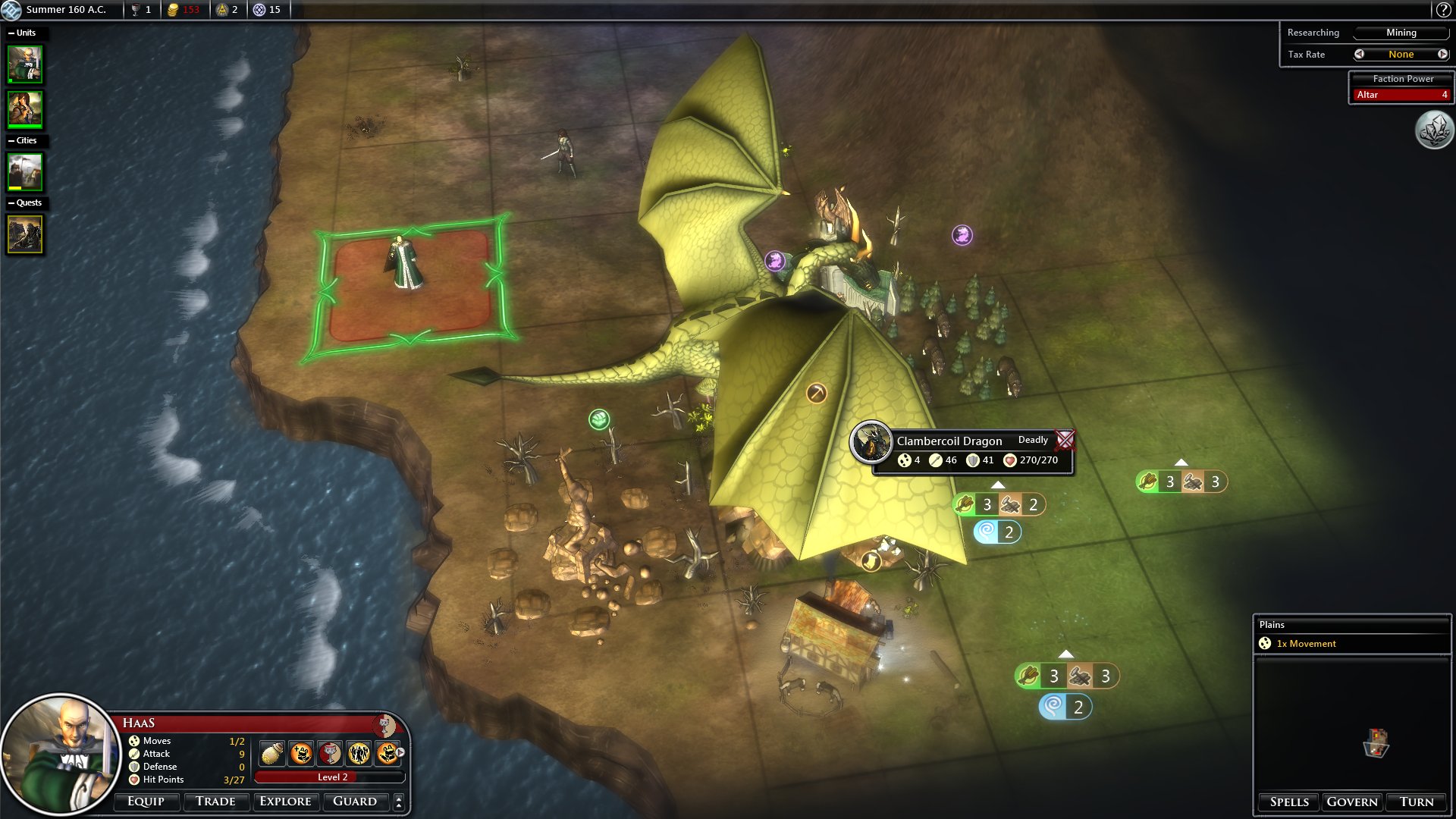Select the city thumbnail under Cities
The image size is (1456, 819).
tap(25, 172)
